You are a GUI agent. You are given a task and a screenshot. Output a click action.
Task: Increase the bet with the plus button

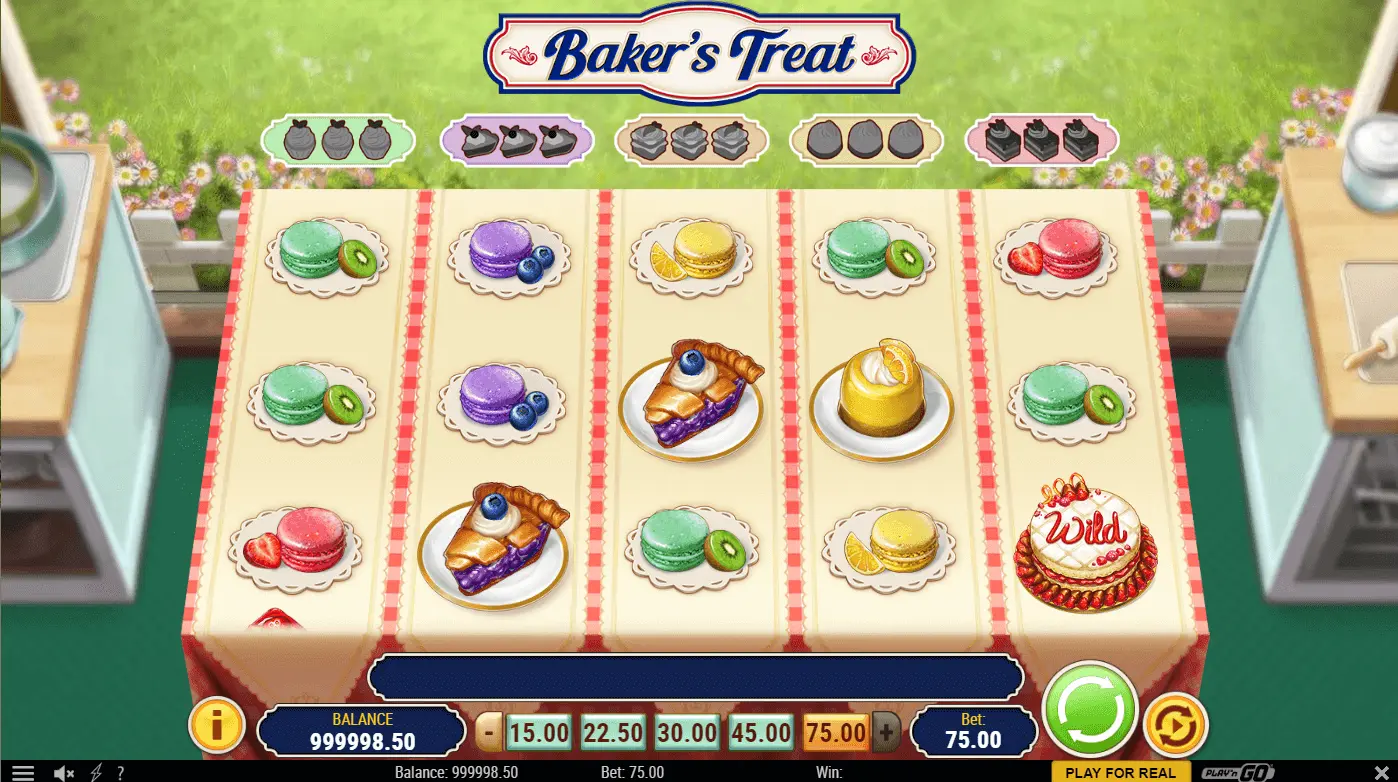885,733
